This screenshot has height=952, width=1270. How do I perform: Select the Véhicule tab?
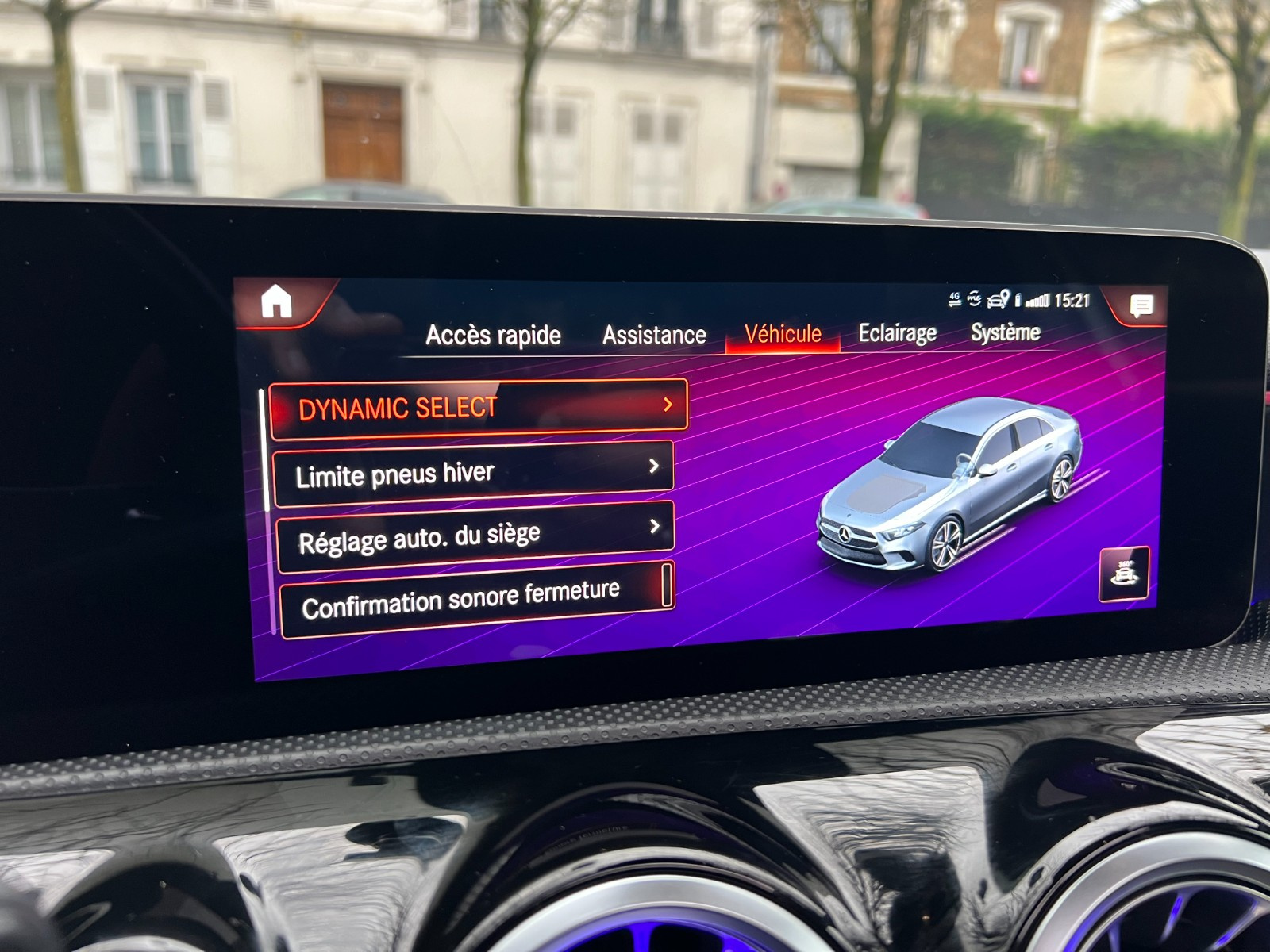coord(783,334)
